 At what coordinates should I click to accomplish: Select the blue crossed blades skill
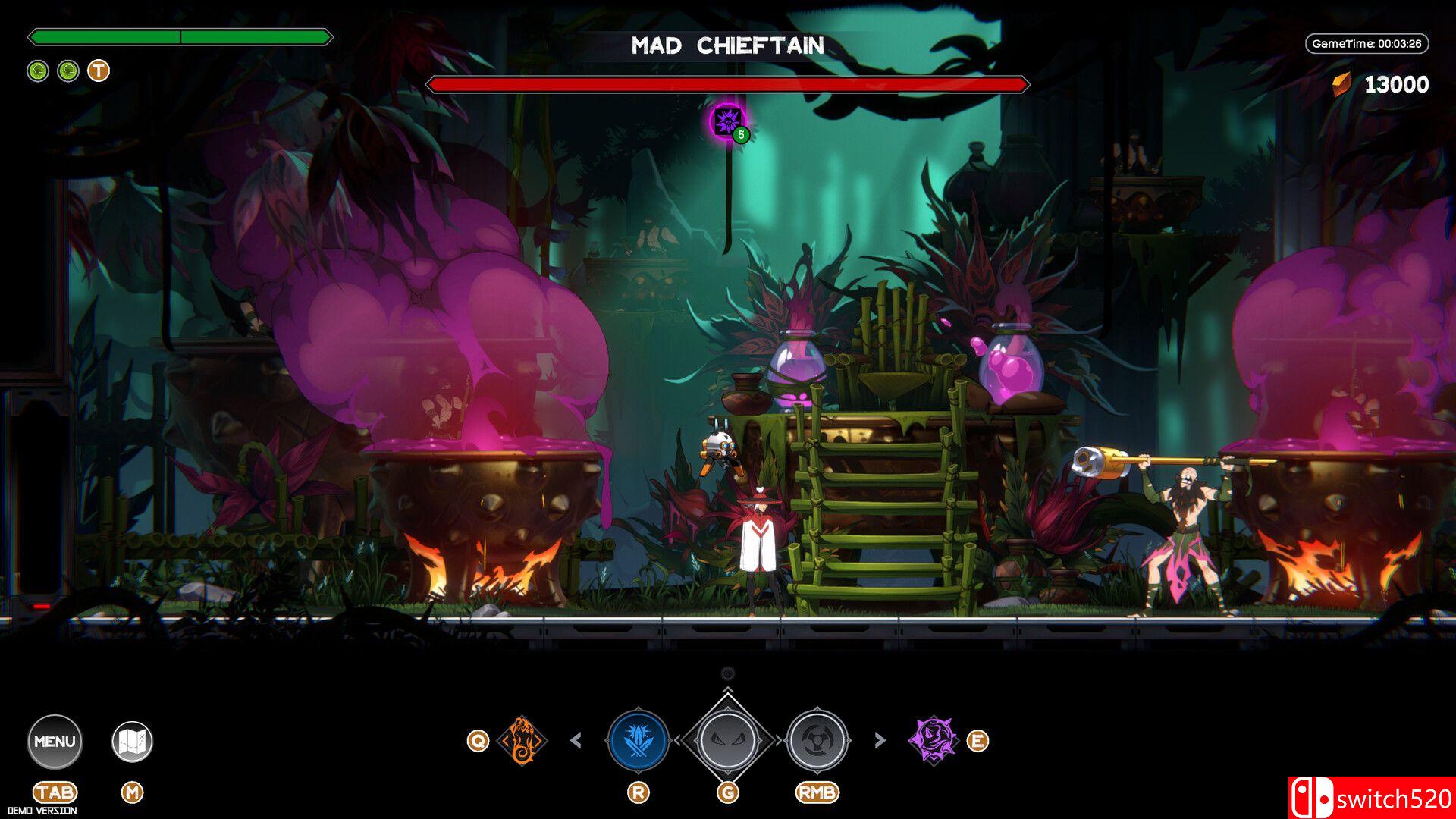click(638, 740)
